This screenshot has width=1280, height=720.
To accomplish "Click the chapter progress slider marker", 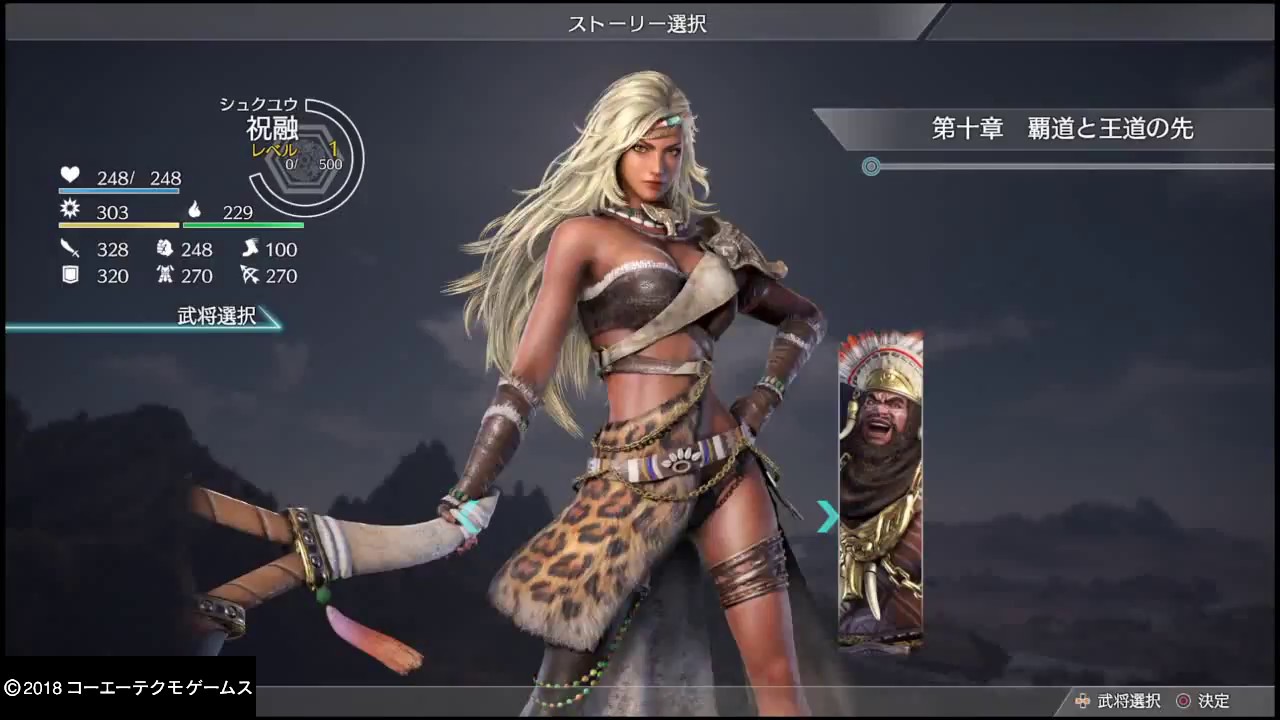I will (x=870, y=167).
